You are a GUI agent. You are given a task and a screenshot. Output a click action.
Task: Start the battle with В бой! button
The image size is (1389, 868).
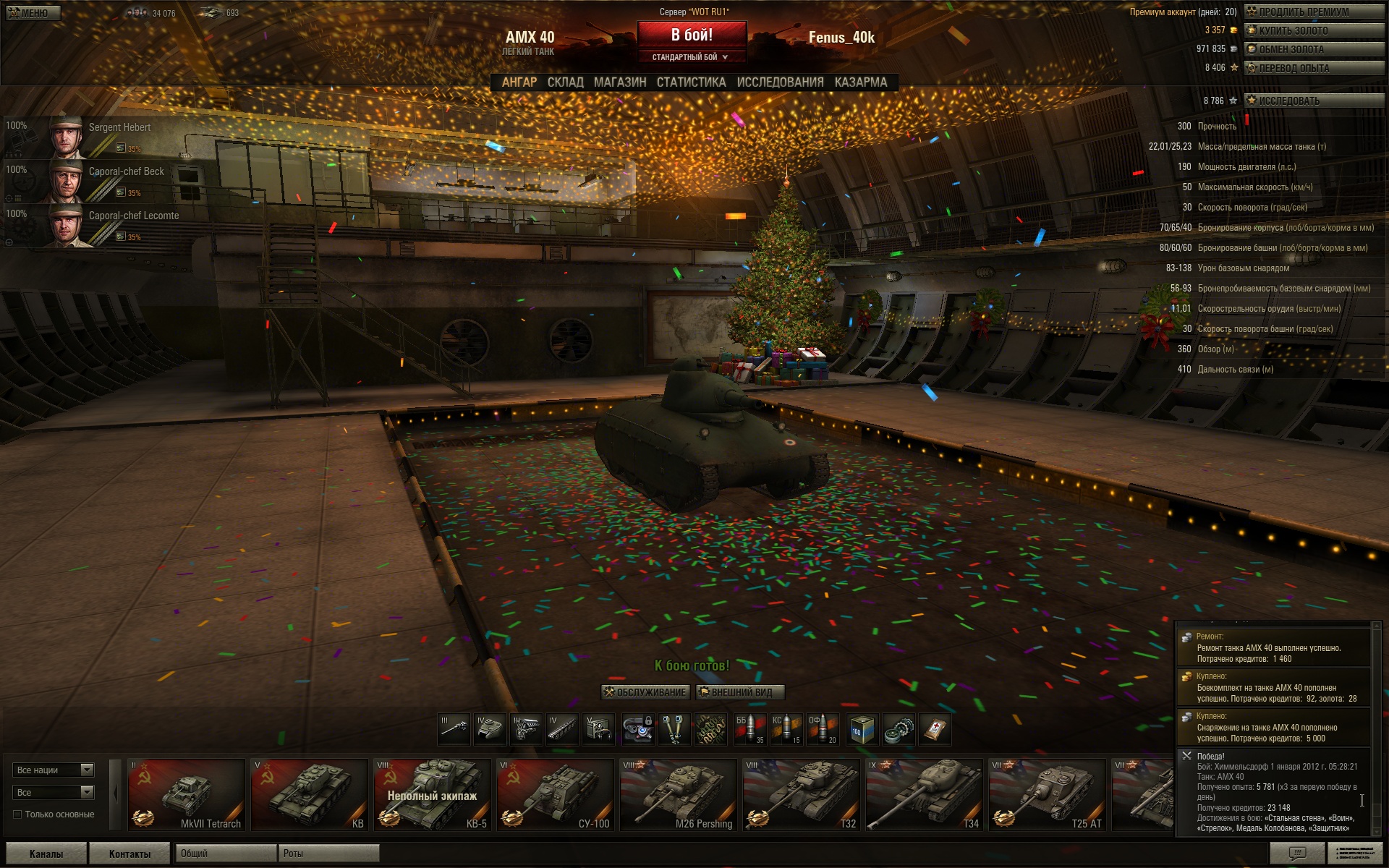coord(692,35)
